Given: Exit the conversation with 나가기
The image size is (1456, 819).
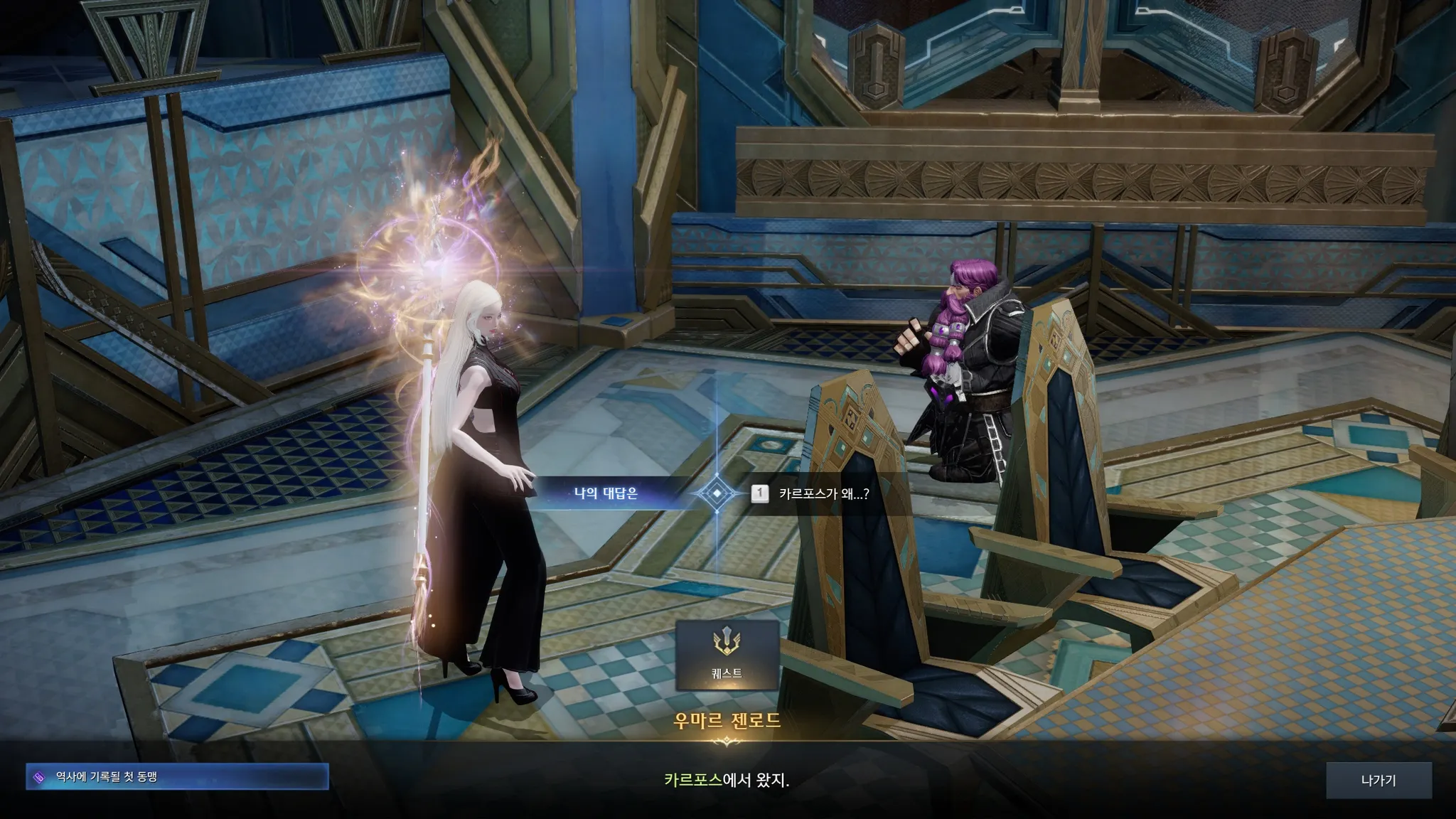Looking at the screenshot, I should pos(1378,781).
